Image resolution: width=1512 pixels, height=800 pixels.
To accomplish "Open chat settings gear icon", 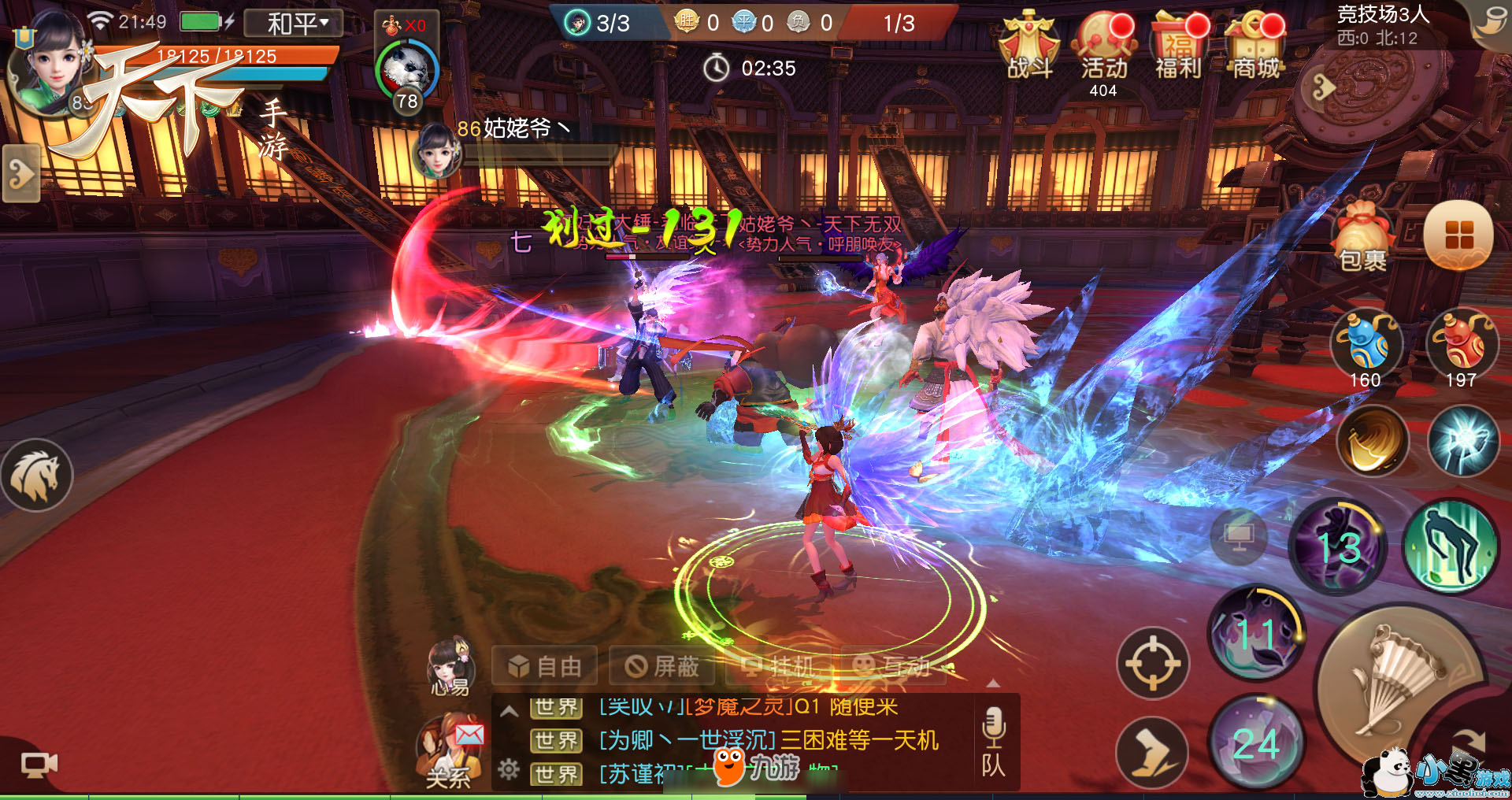I will tap(509, 769).
